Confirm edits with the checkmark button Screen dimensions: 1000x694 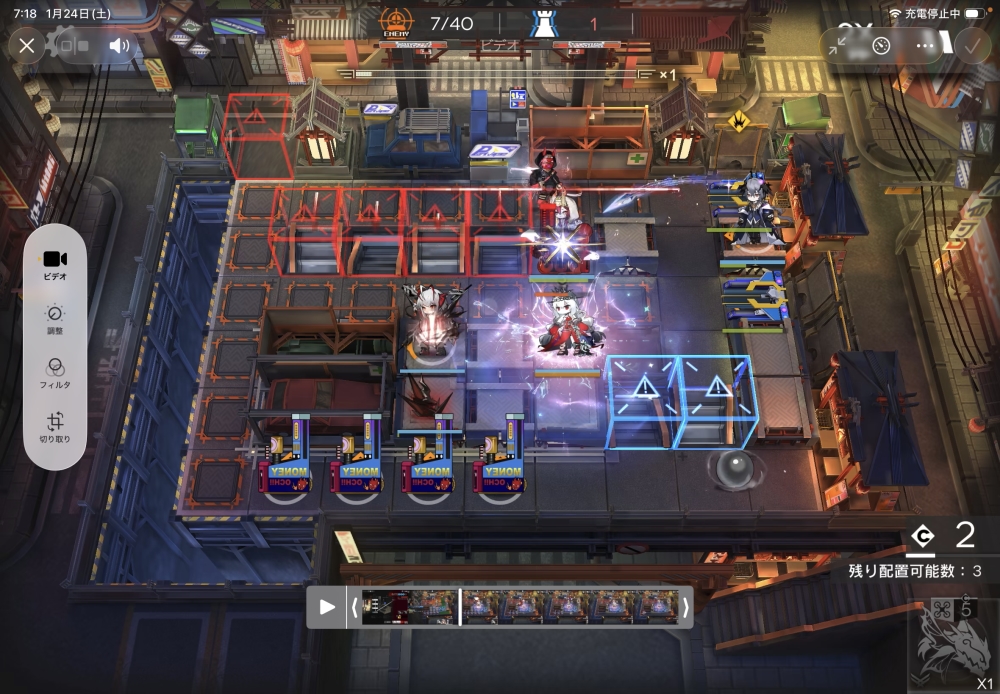pos(971,45)
